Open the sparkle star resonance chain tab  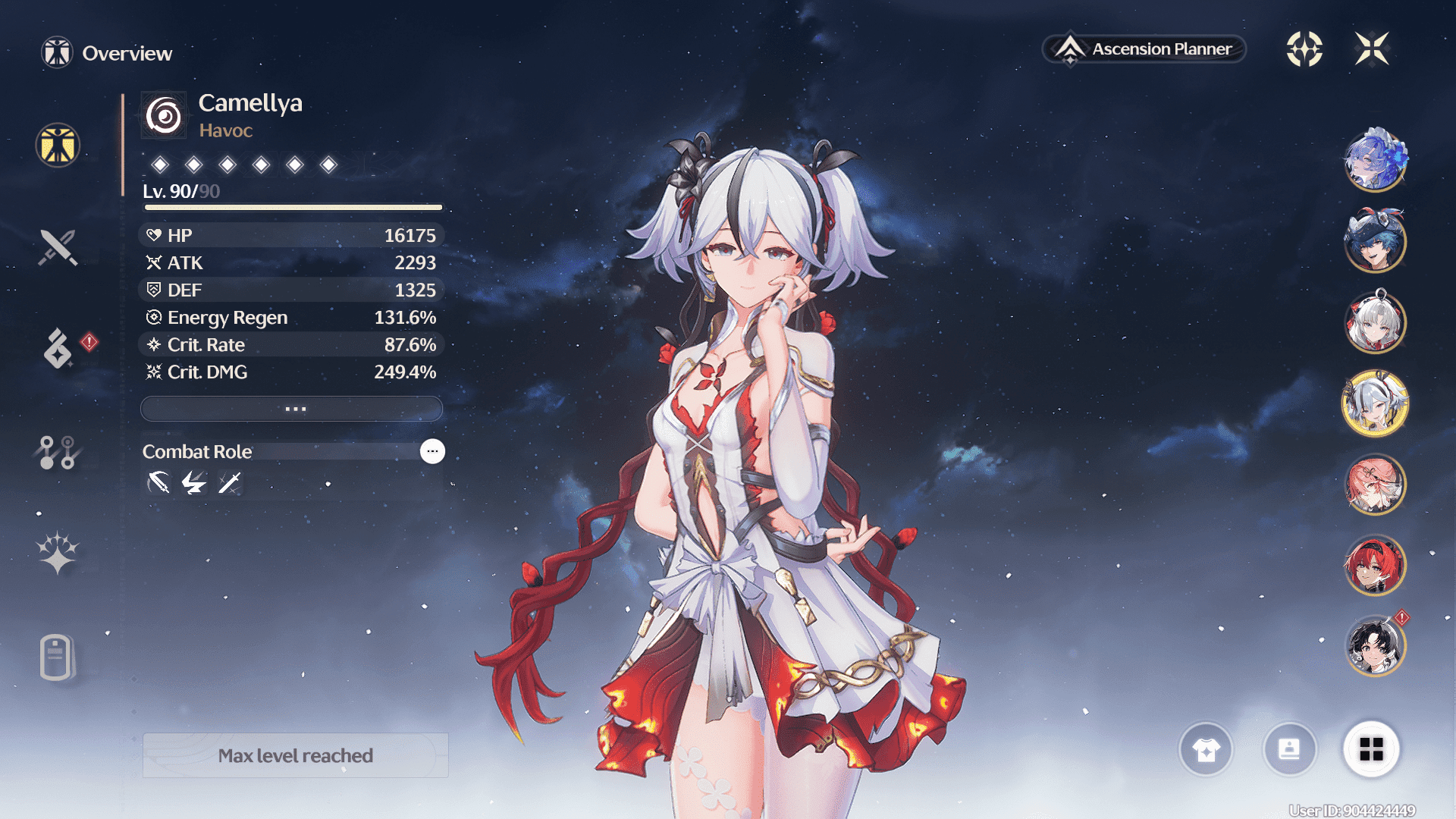(x=58, y=553)
